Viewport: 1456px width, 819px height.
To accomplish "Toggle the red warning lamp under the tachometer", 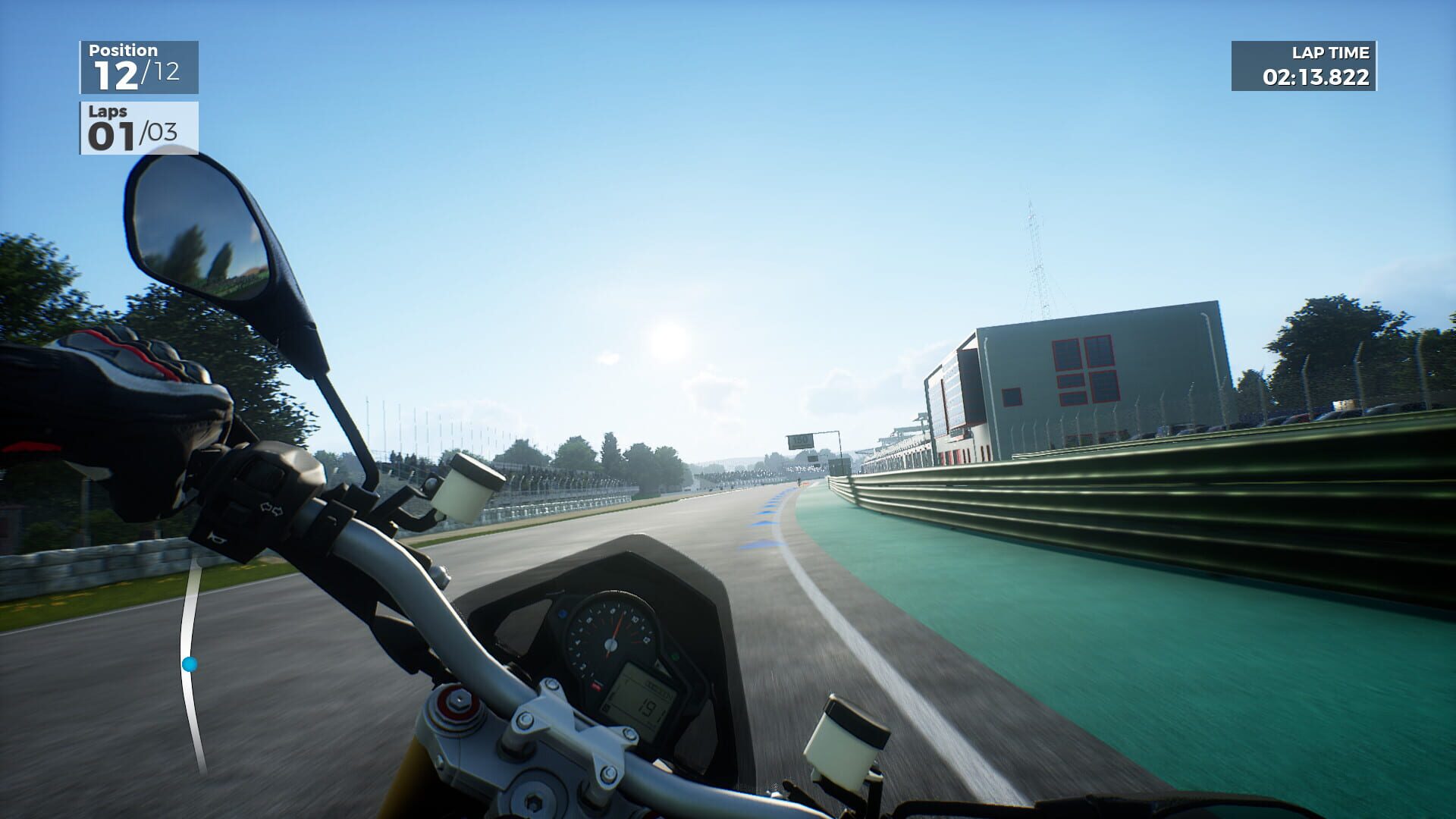I will [596, 685].
